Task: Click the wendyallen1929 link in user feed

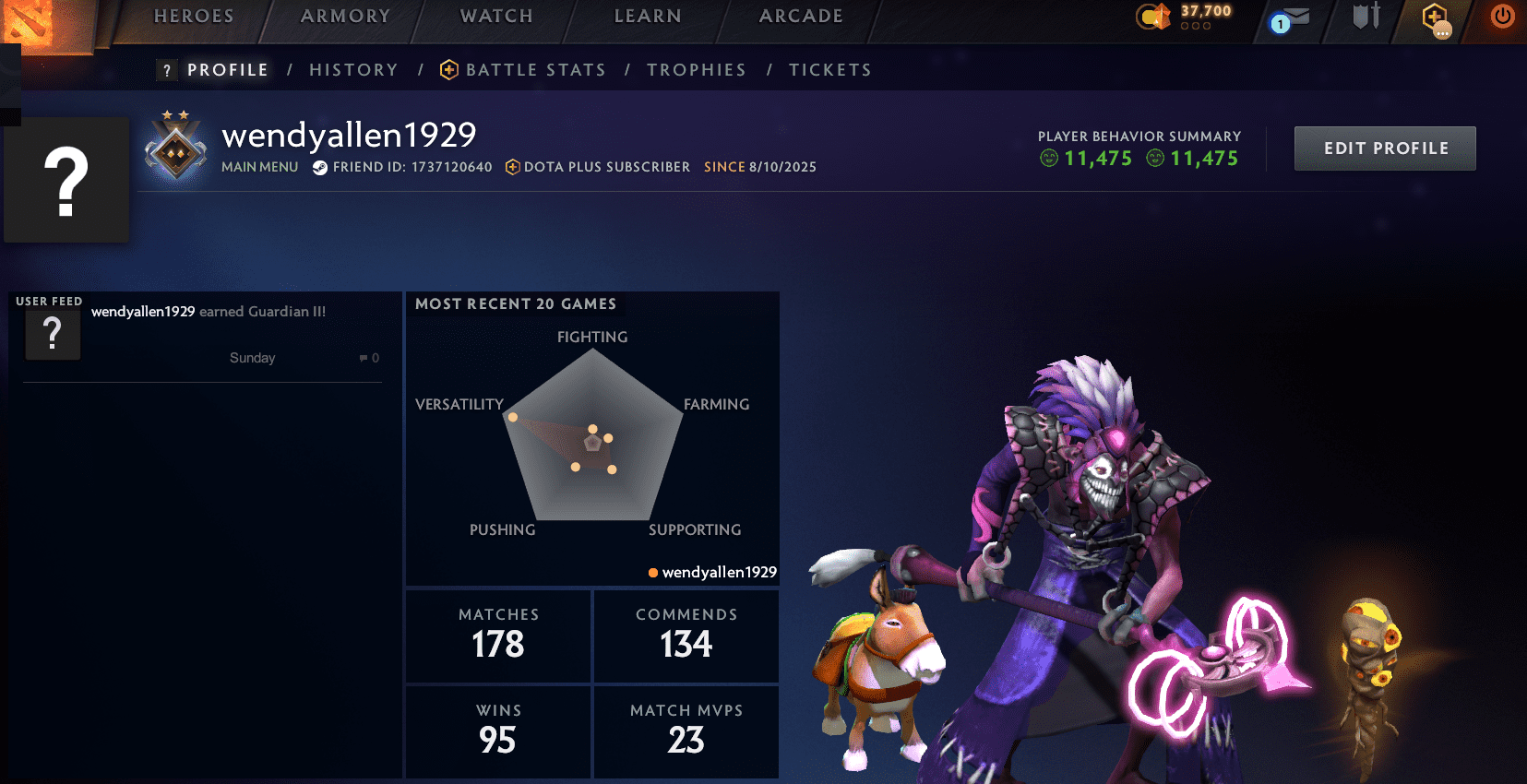Action: coord(141,312)
